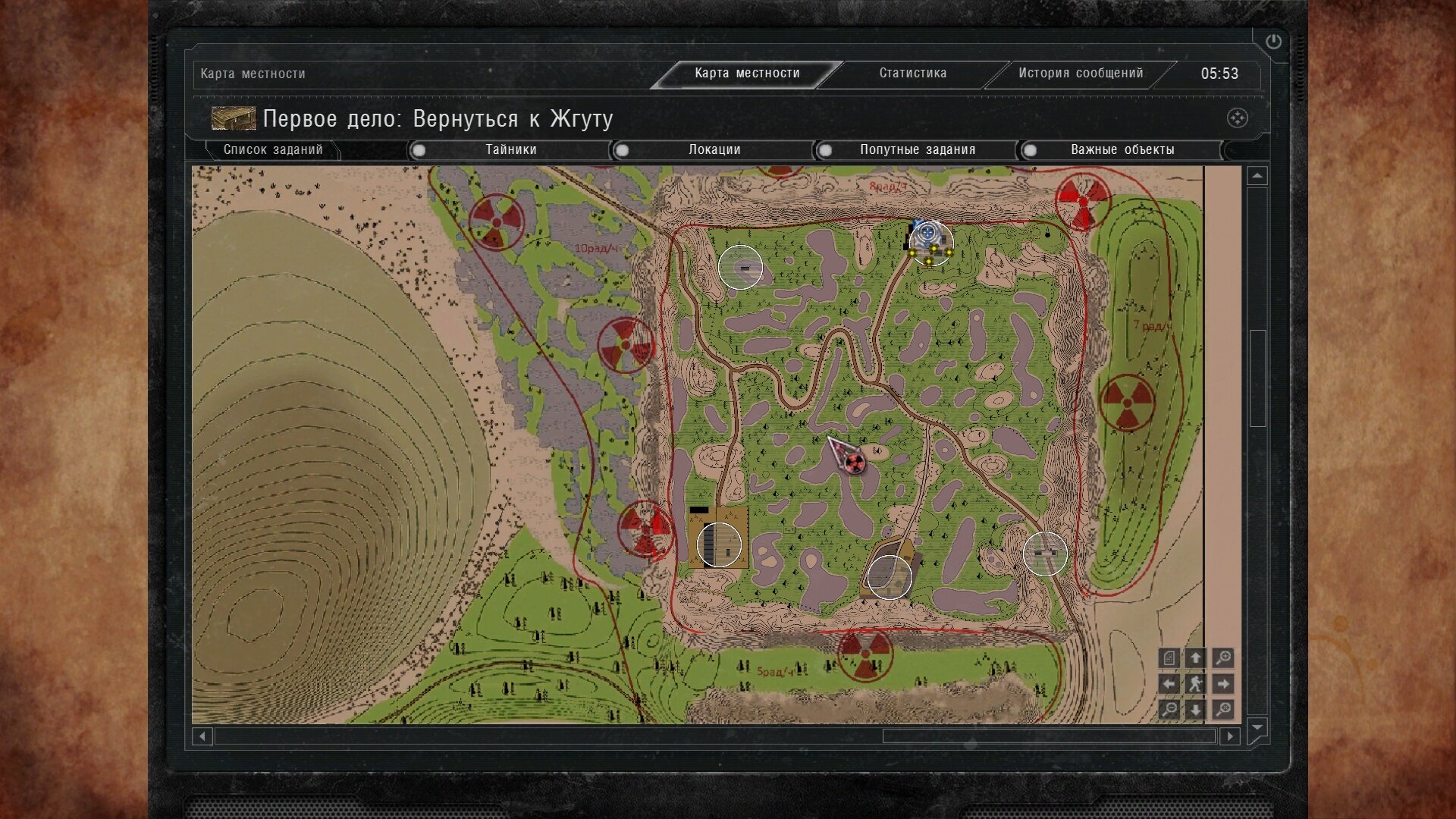Click the round target icon beside the quest title
Viewport: 1456px width, 819px height.
point(1237,118)
